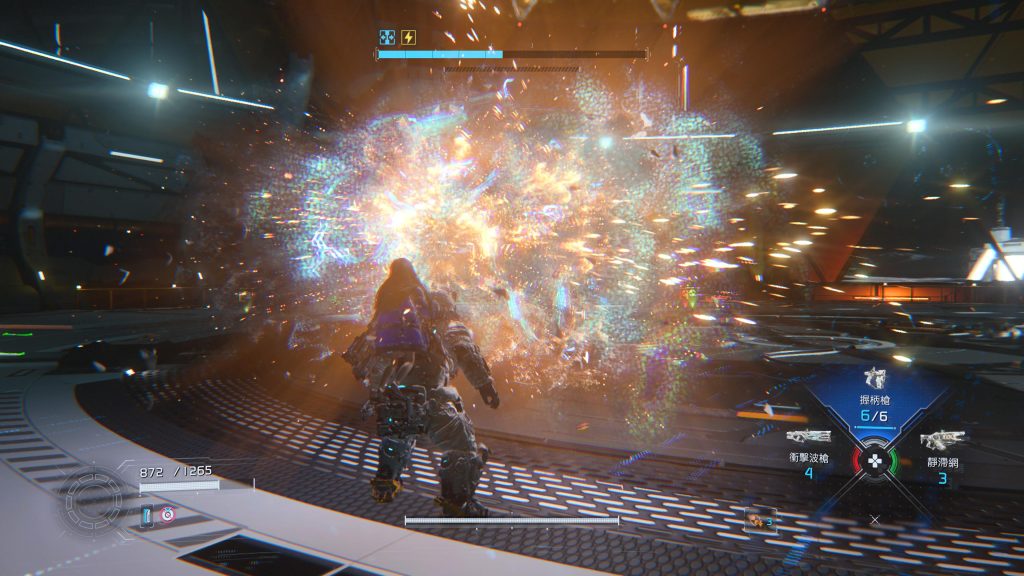Click the yellow lightning bolt status icon
Screen dimensions: 1024x576
pos(408,38)
